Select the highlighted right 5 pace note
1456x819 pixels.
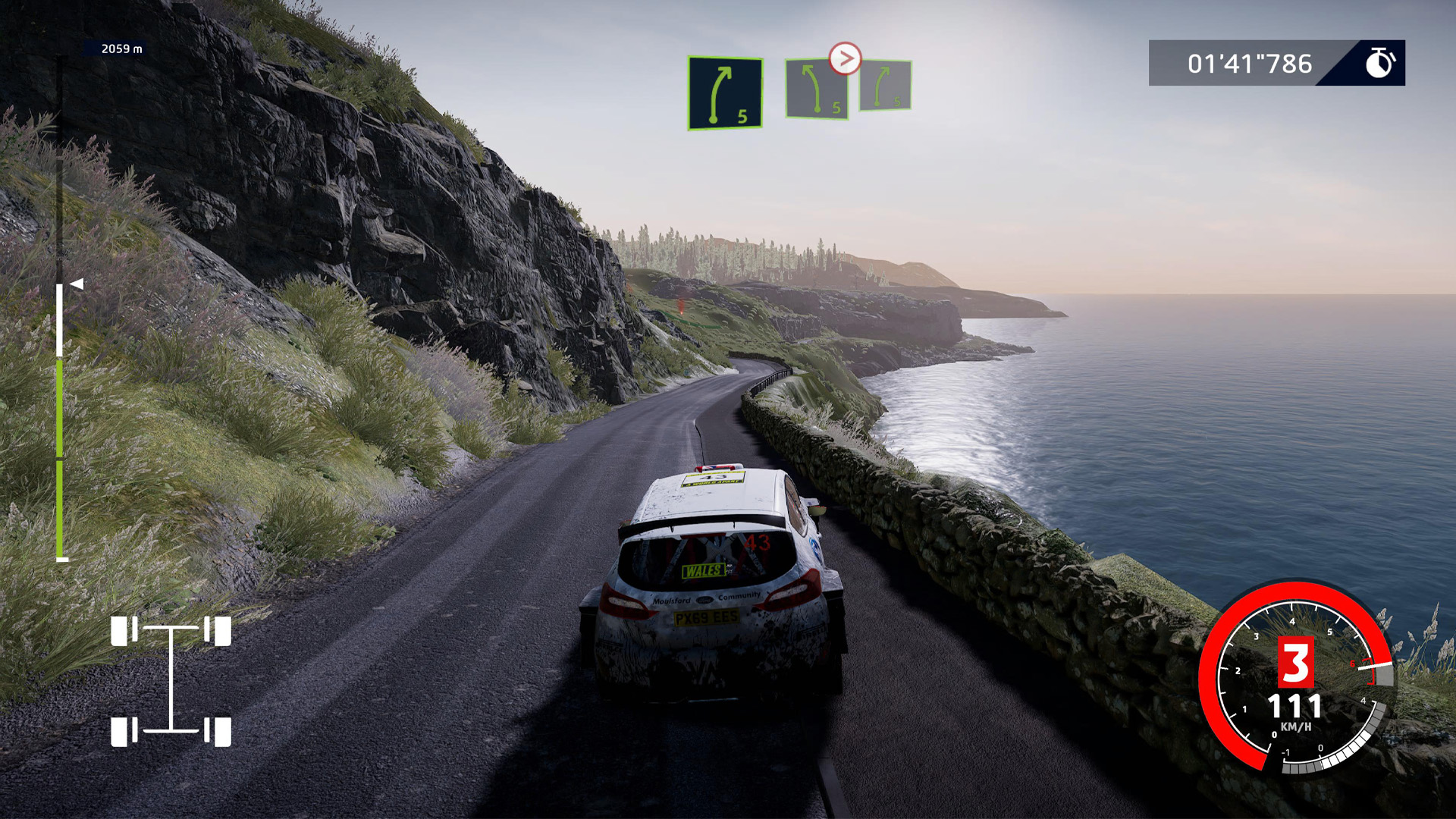[x=725, y=93]
